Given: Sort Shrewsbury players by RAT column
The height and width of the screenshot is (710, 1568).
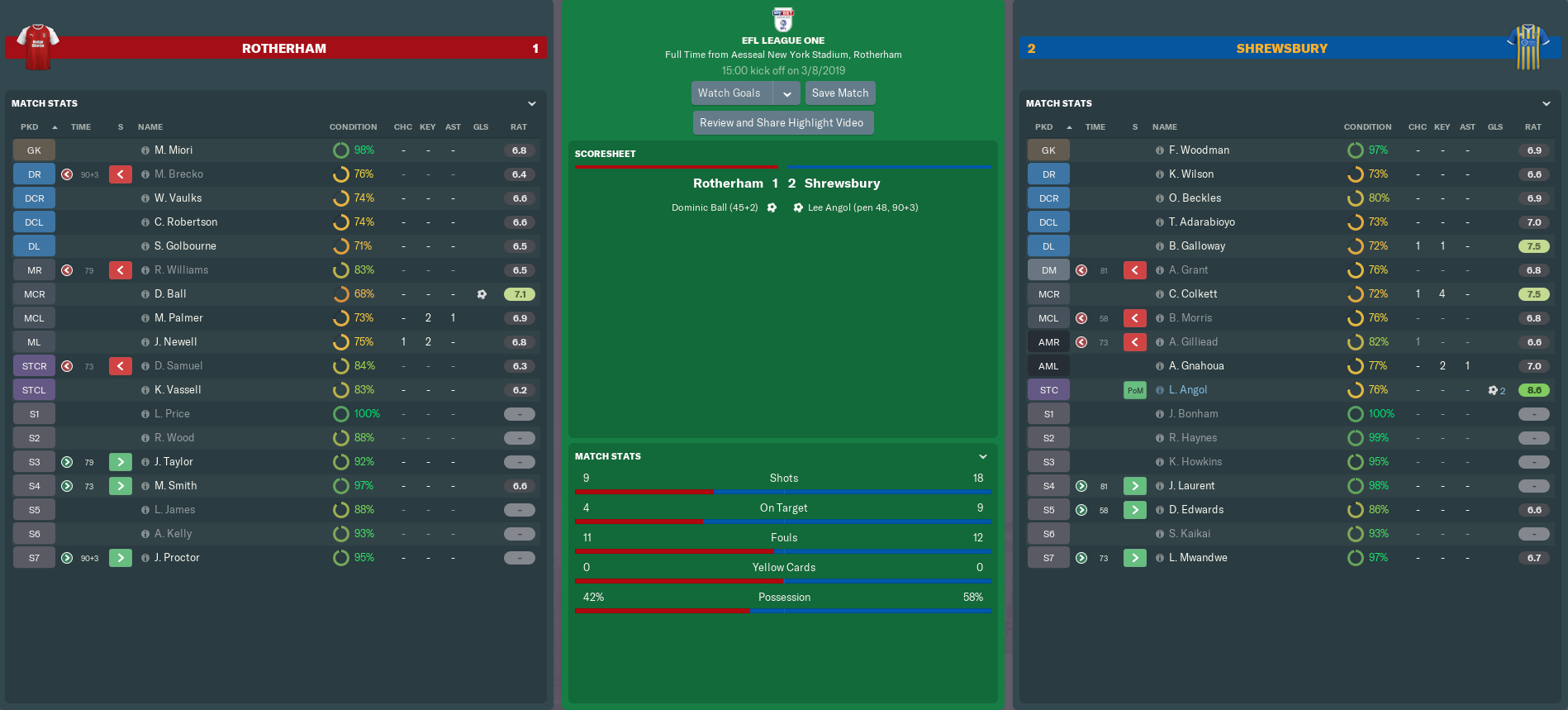Looking at the screenshot, I should [x=1532, y=127].
